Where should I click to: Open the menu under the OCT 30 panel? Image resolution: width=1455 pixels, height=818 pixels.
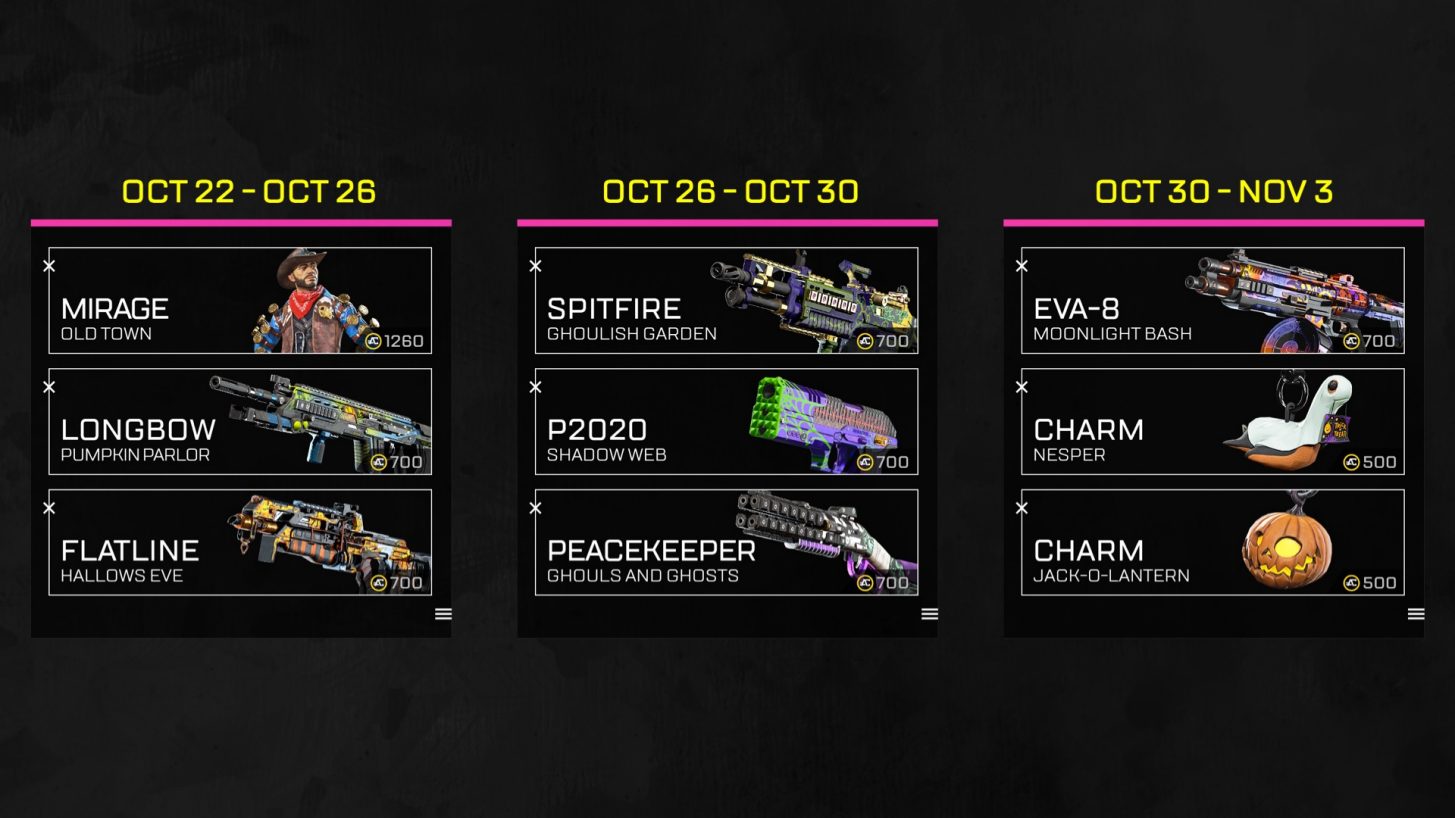tap(1415, 614)
